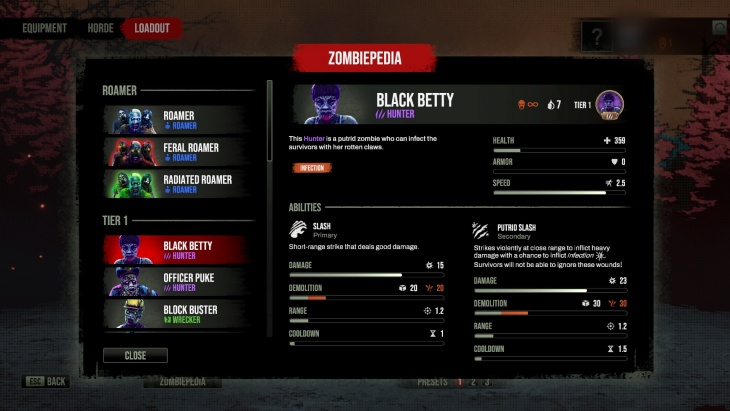Image resolution: width=730 pixels, height=411 pixels.
Task: Close the Zombiepedia window
Action: click(x=135, y=355)
